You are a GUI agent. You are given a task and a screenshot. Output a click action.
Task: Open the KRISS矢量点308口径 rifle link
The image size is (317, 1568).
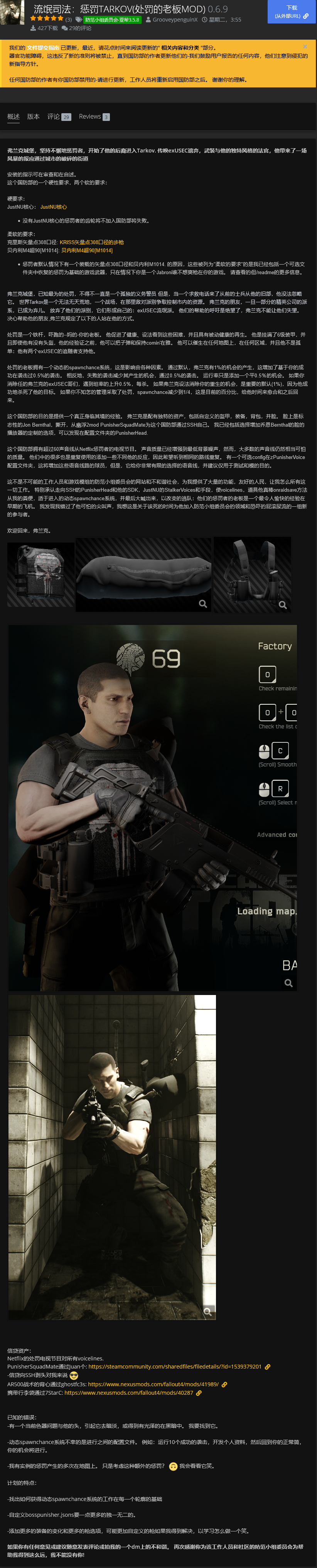click(x=91, y=242)
